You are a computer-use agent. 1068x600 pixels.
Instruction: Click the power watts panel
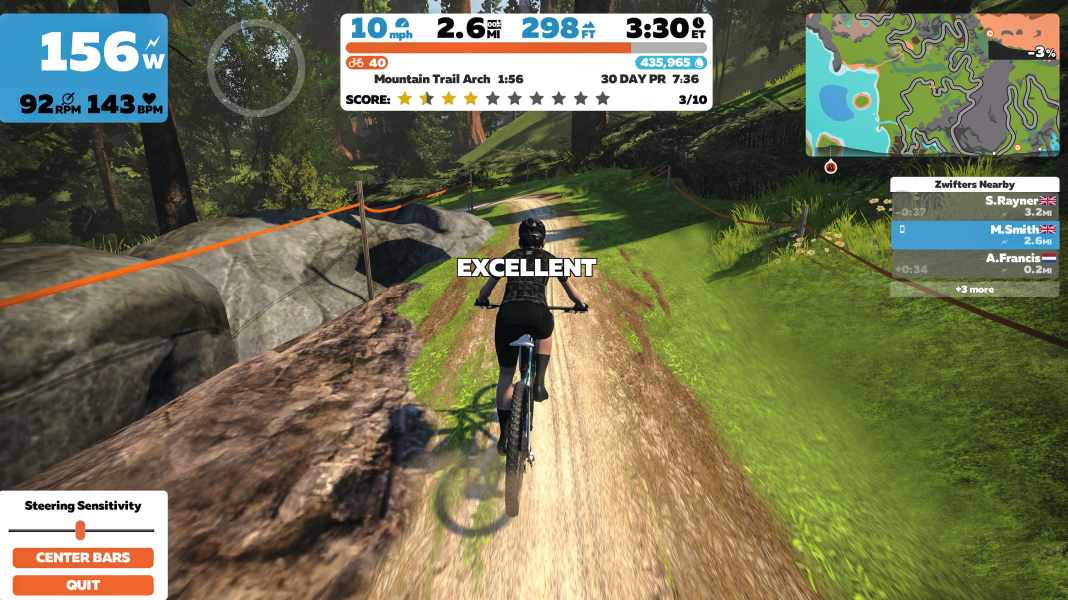[84, 68]
